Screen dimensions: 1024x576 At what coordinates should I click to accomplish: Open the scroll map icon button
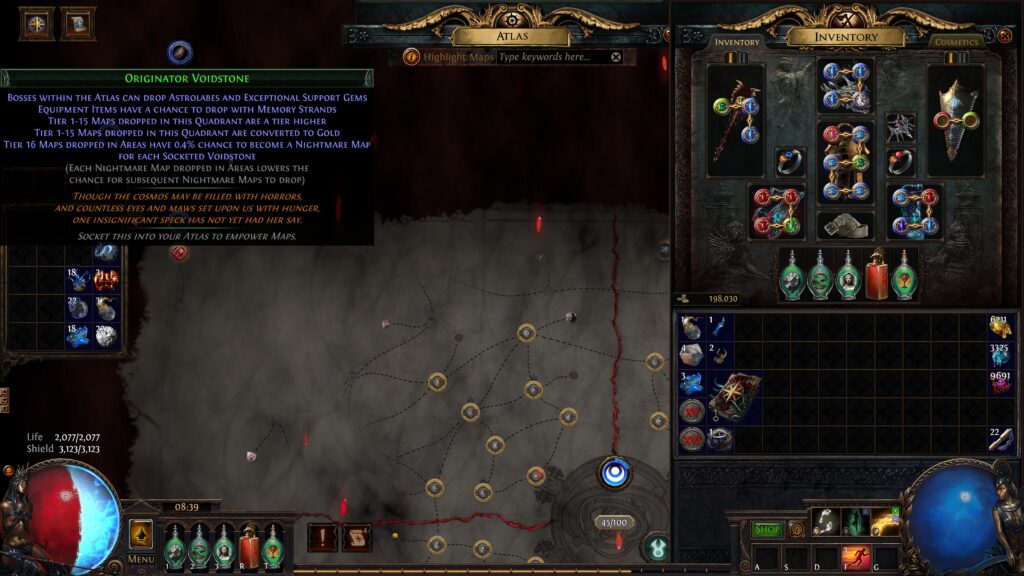click(x=357, y=537)
